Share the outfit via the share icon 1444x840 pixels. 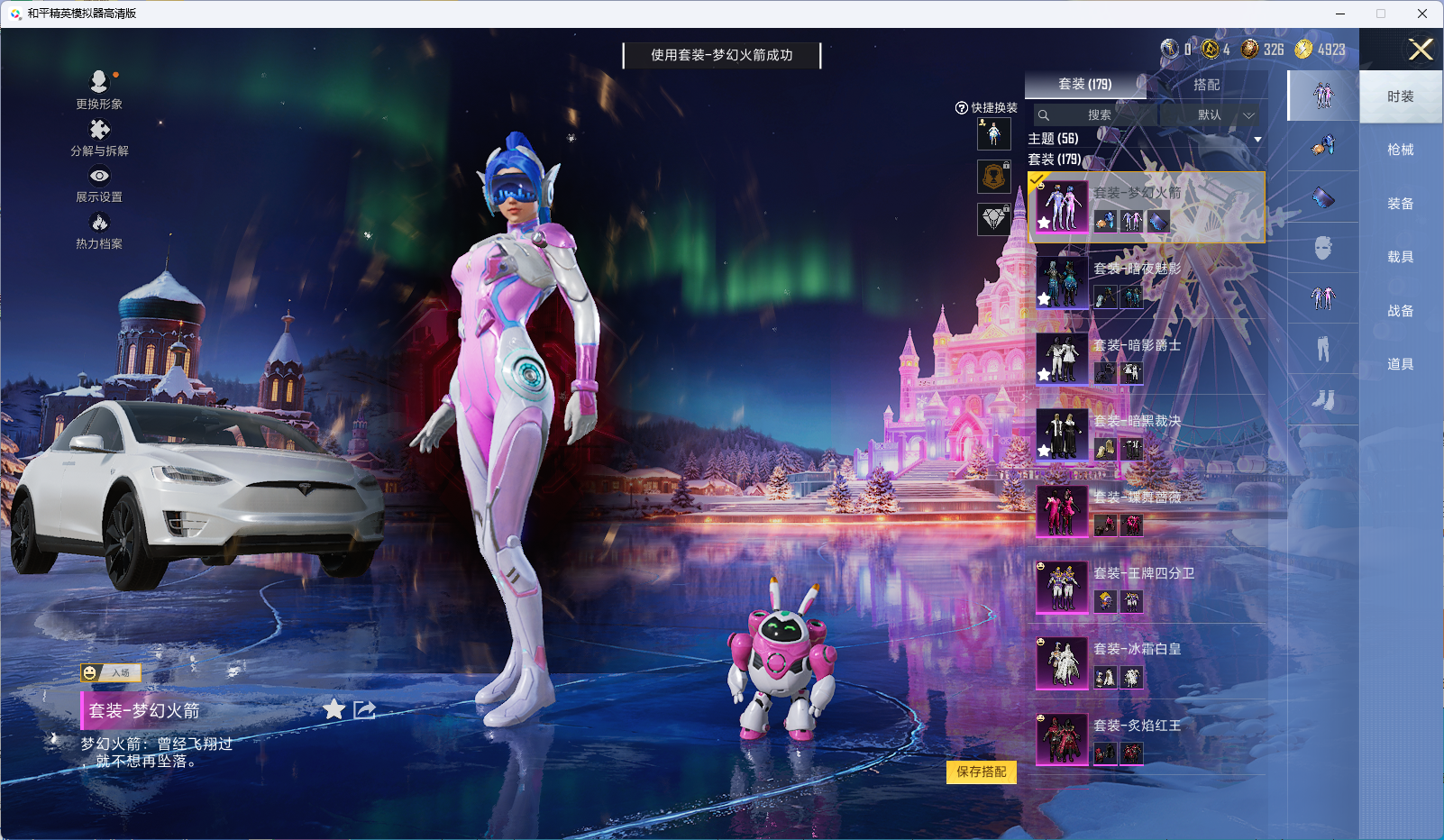click(x=365, y=709)
